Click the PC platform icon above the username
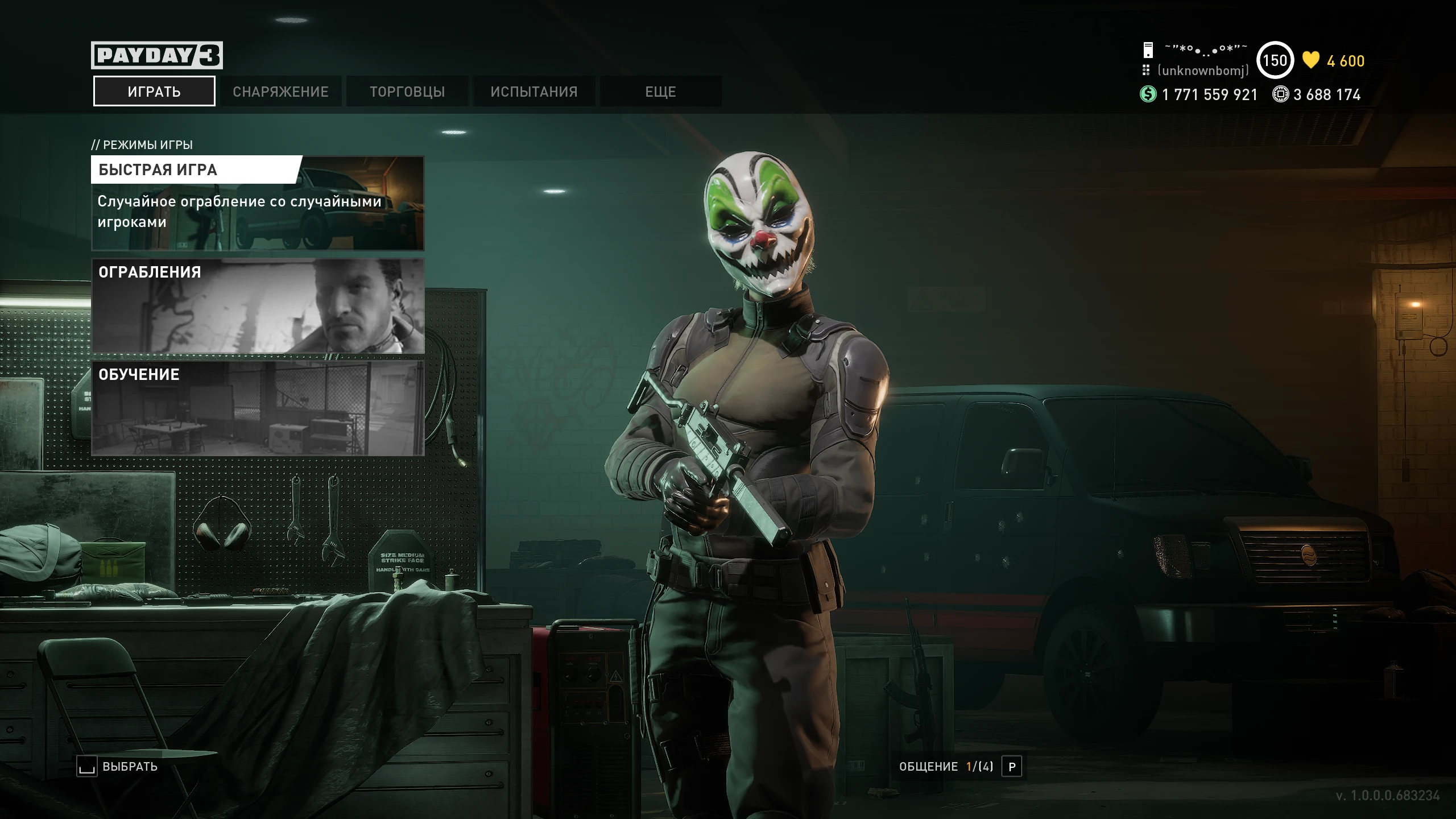Image resolution: width=1456 pixels, height=819 pixels. 1148,50
